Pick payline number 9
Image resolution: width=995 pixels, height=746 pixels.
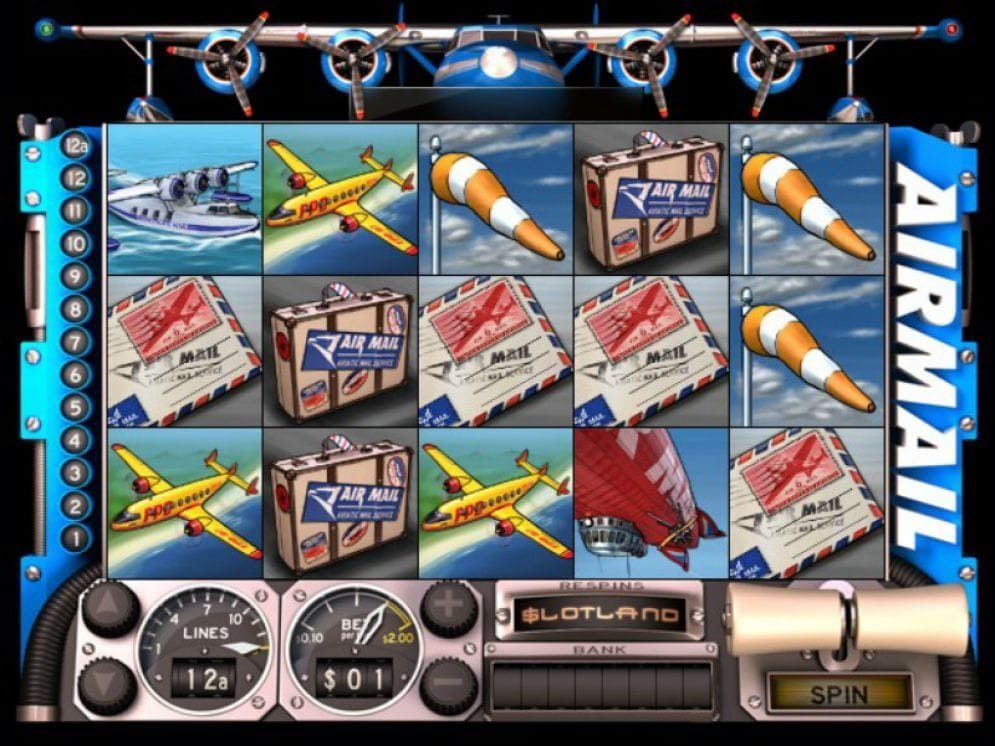pyautogui.click(x=76, y=276)
